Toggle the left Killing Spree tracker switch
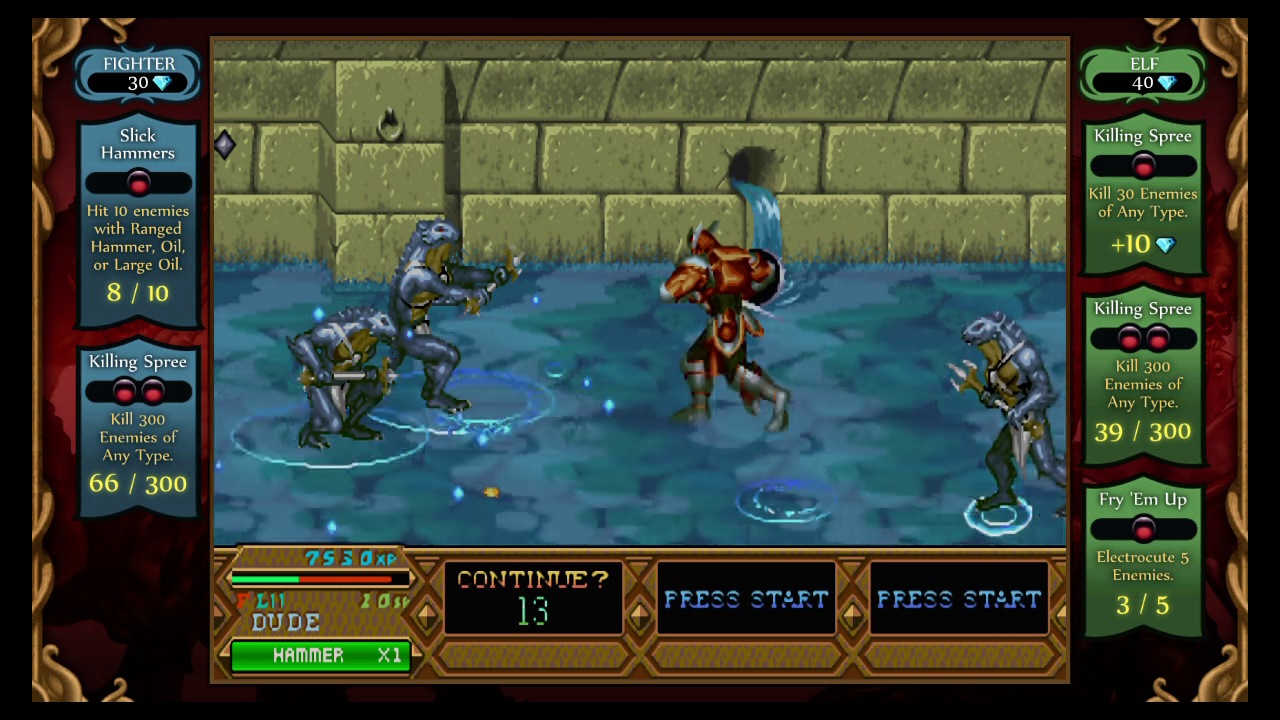Image resolution: width=1280 pixels, height=720 pixels. click(x=138, y=390)
